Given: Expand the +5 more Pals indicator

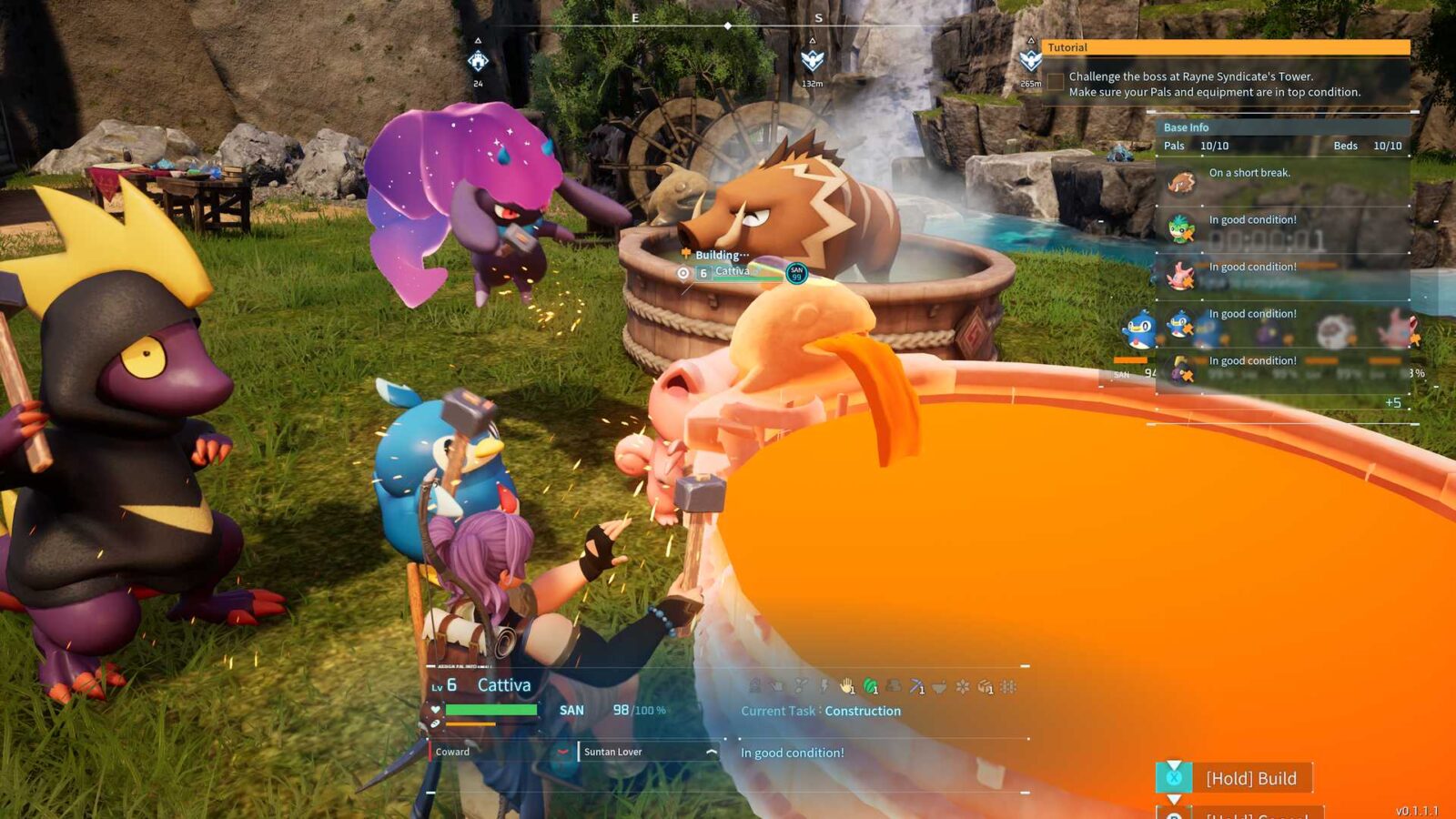Looking at the screenshot, I should pyautogui.click(x=1392, y=403).
